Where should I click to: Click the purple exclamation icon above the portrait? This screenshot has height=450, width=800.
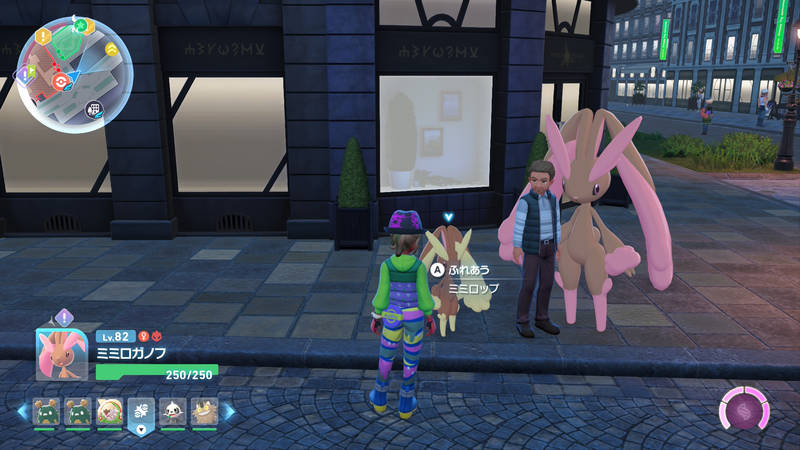click(x=63, y=317)
